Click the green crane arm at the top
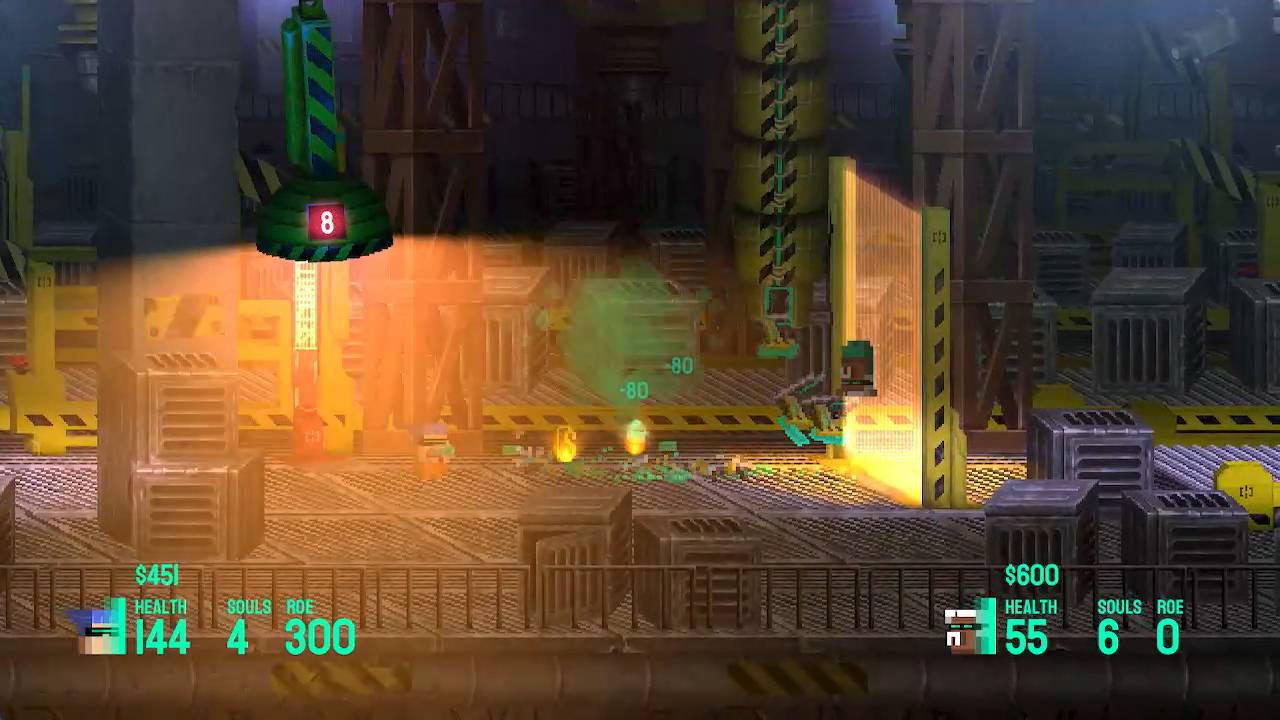Image resolution: width=1280 pixels, height=720 pixels. (305, 70)
